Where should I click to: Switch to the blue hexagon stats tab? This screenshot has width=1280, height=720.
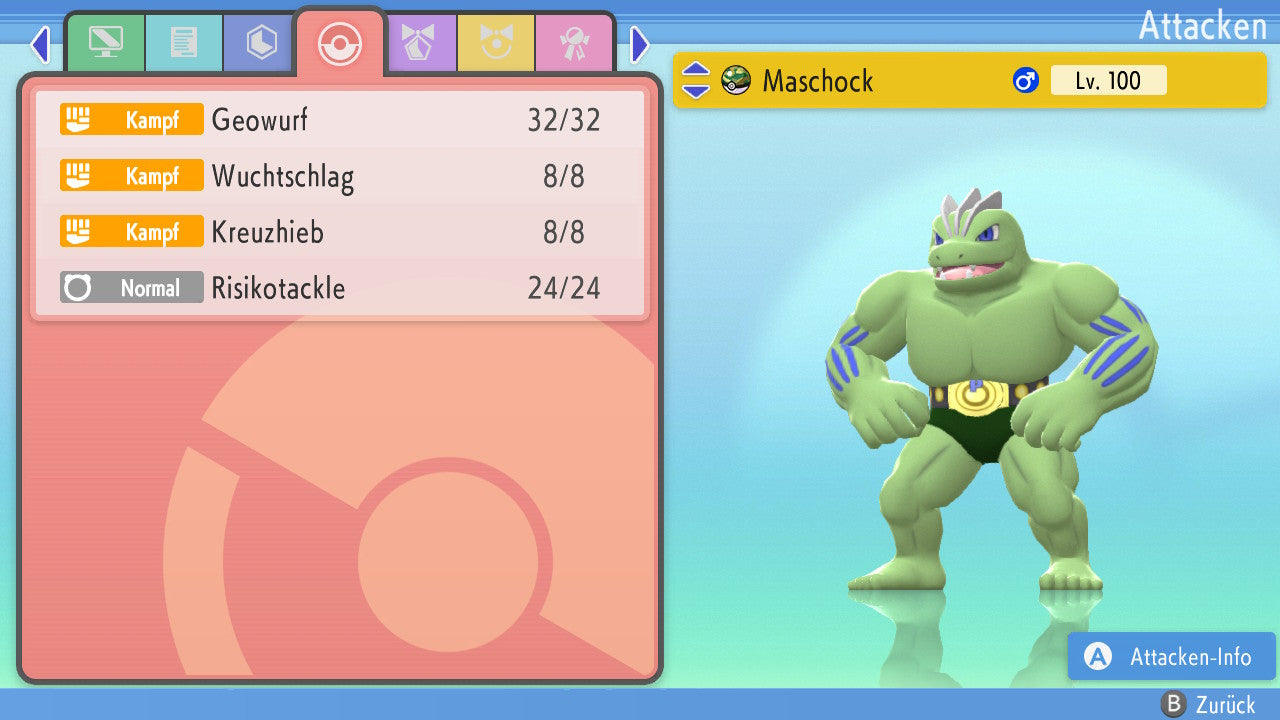[x=261, y=43]
